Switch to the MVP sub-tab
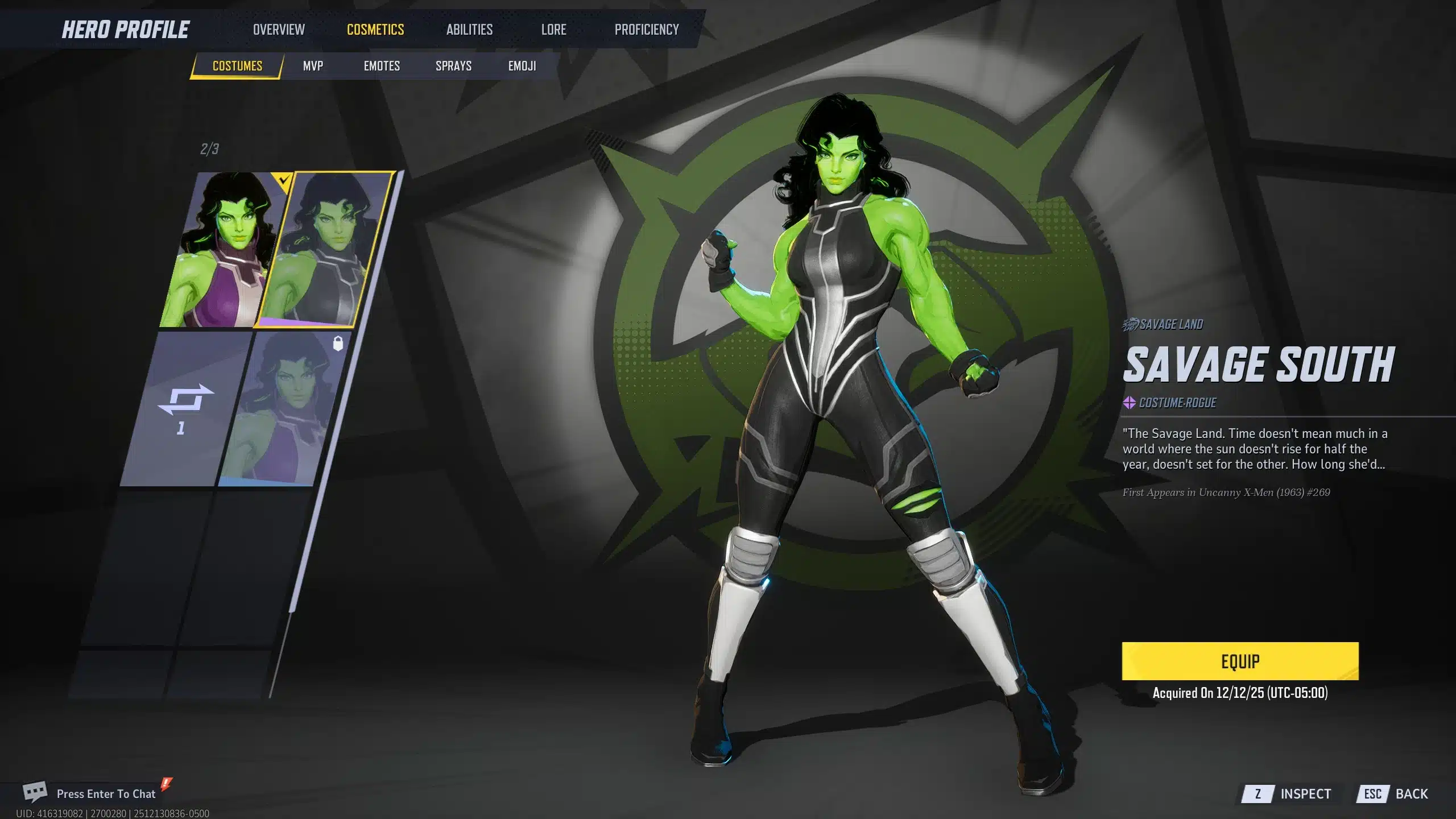The height and width of the screenshot is (819, 1456). (313, 66)
